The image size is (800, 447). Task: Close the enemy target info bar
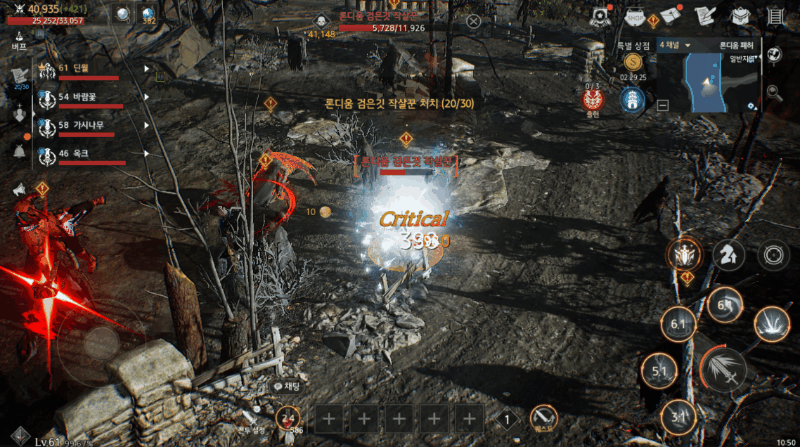coord(473,21)
